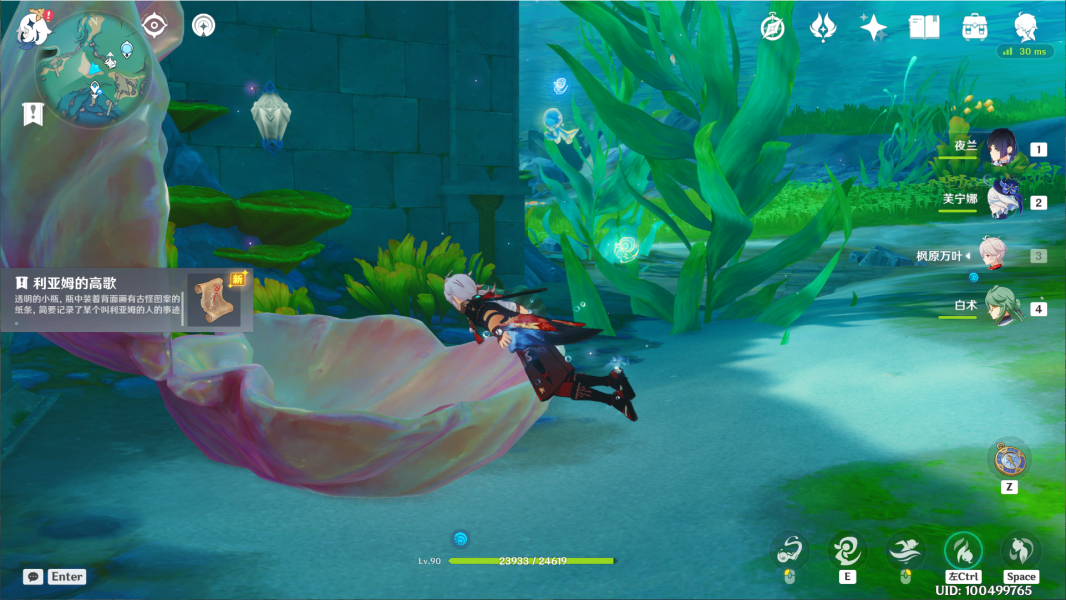Use the compass gadget
Screen dimensions: 1066x600
[1009, 459]
